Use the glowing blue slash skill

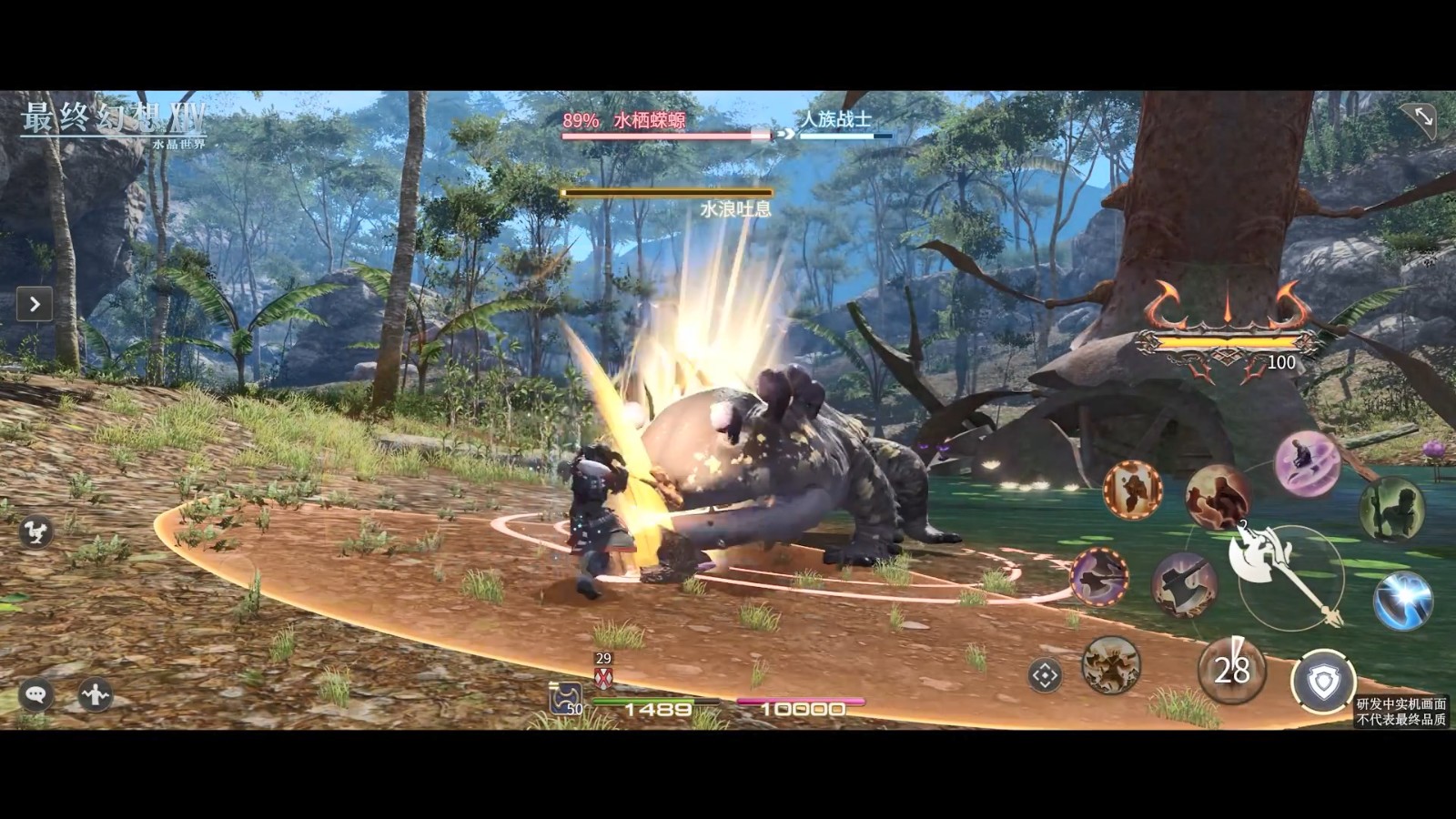tap(1402, 600)
